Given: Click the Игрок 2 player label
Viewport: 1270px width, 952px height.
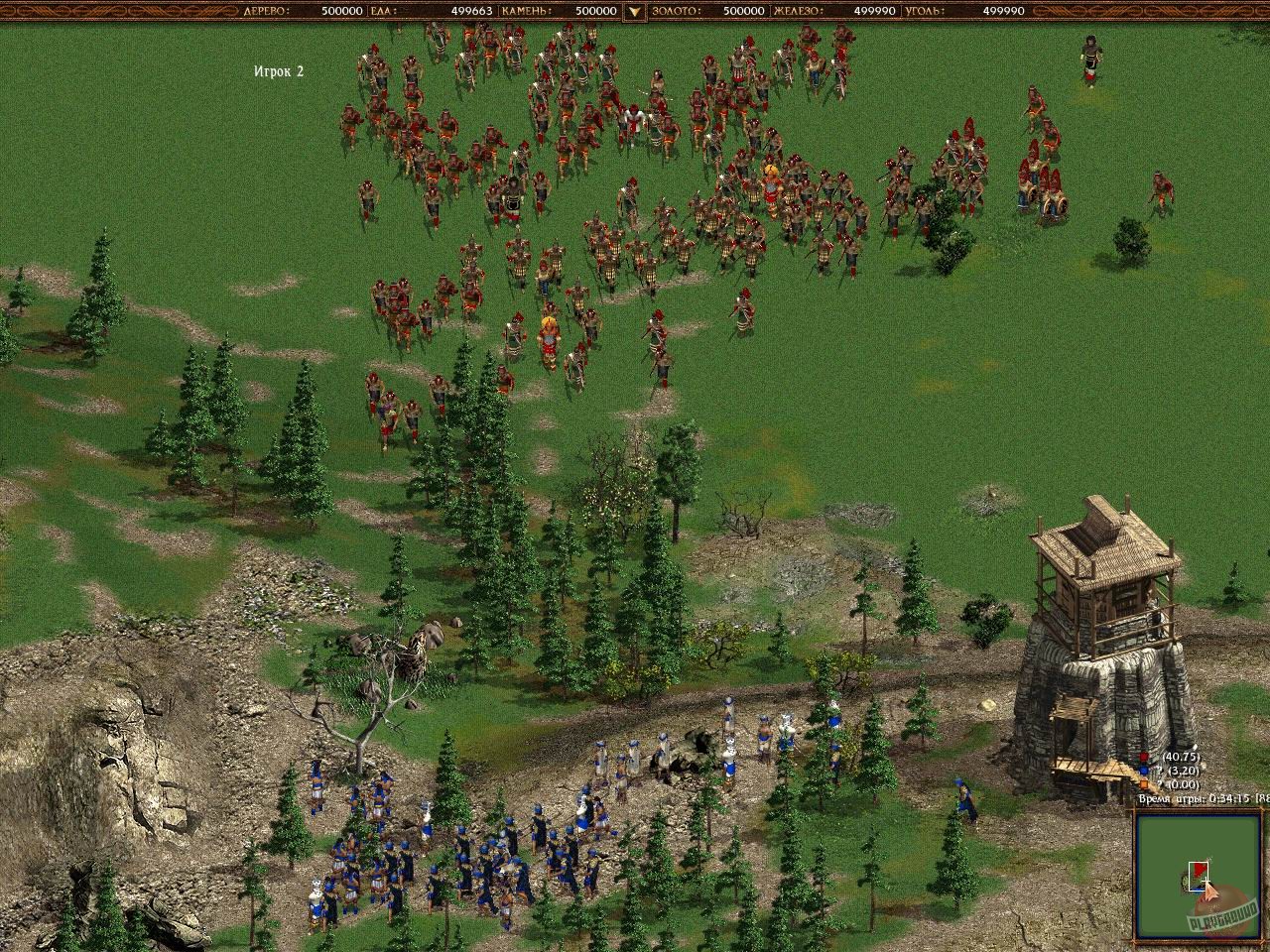Looking at the screenshot, I should point(277,70).
